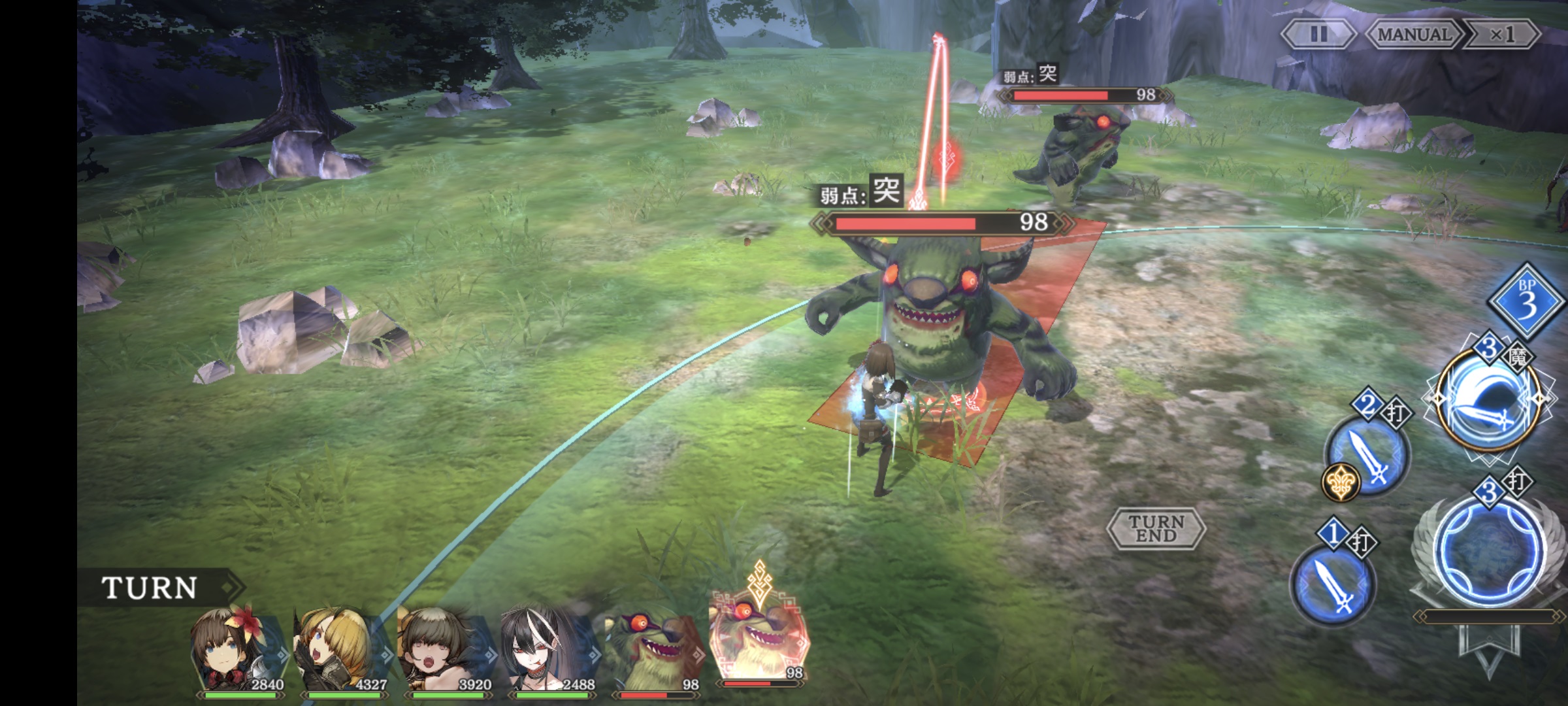Select the non-highlighted goblin turn order portrait

(x=653, y=649)
